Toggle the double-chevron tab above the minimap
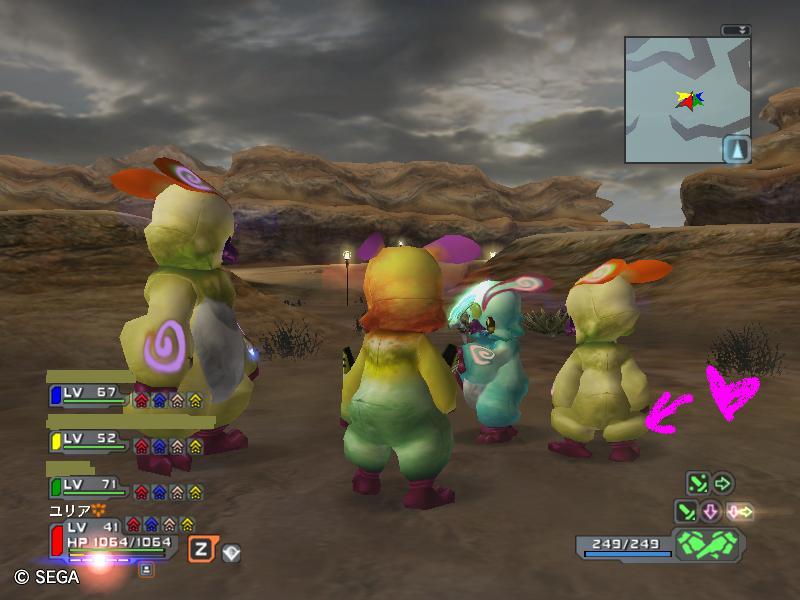The image size is (800, 600). (737, 30)
